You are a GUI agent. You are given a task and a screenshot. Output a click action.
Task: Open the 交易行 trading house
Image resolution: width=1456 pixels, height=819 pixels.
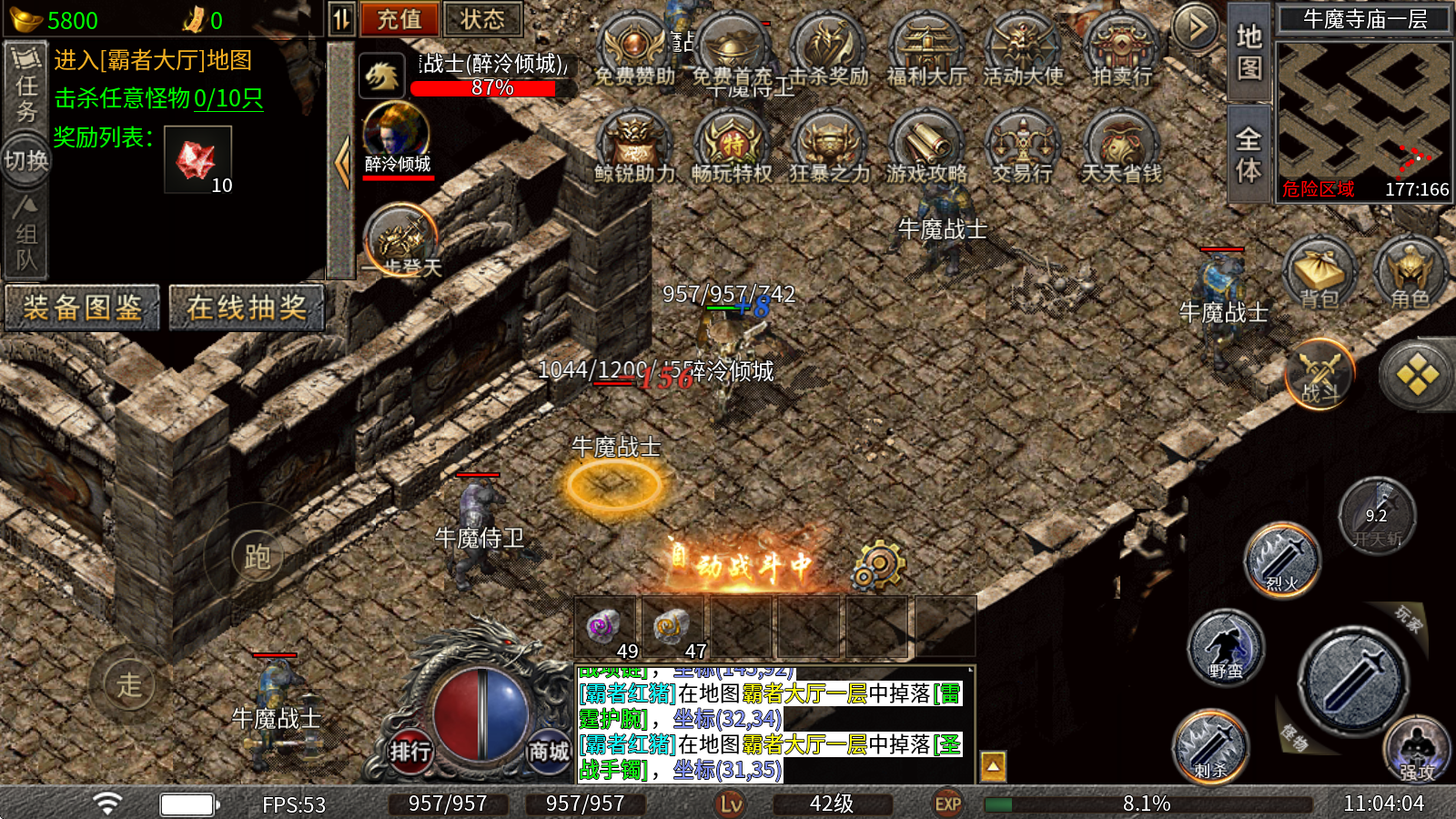pyautogui.click(x=1023, y=148)
